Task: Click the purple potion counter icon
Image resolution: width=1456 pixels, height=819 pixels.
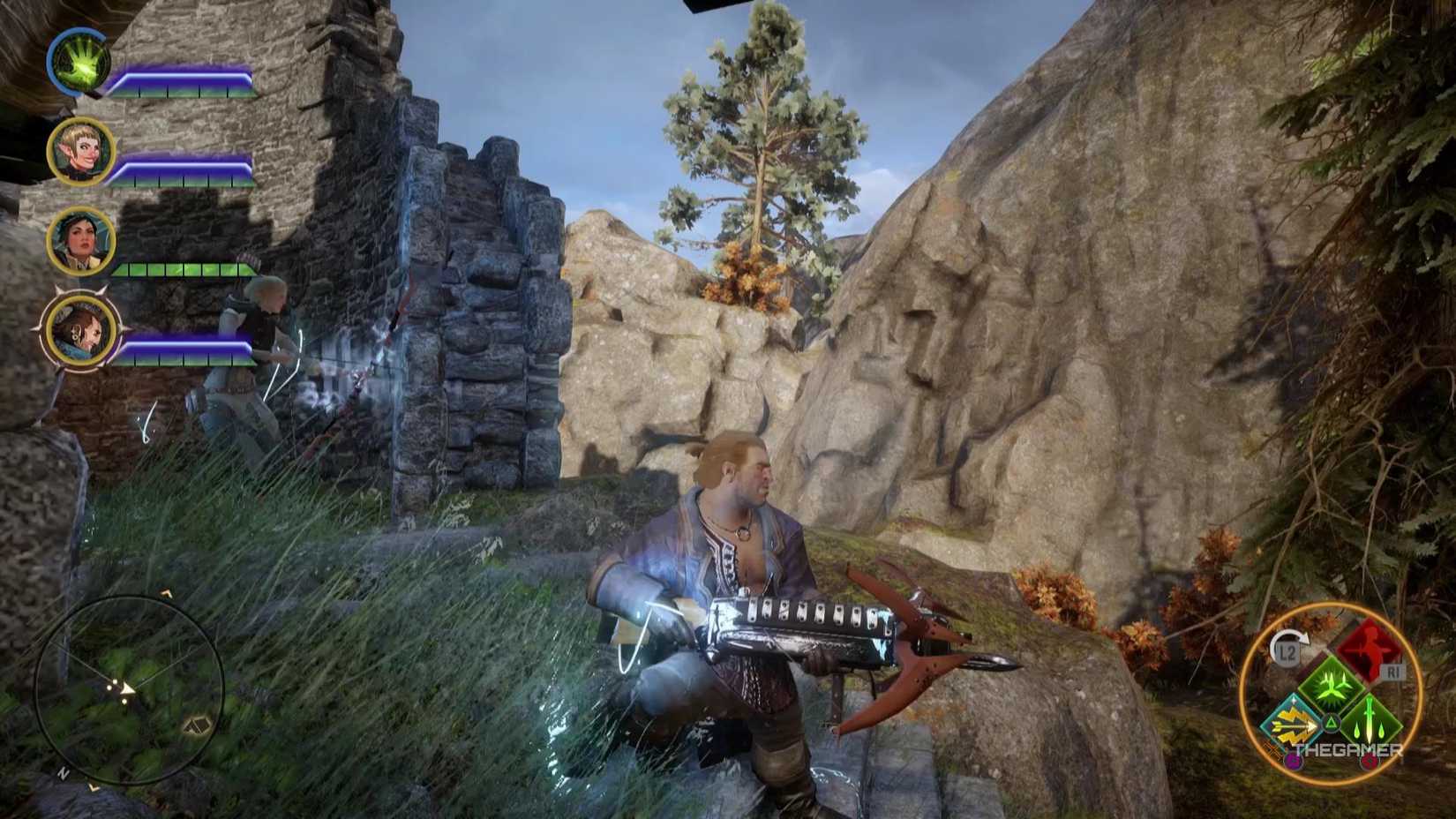Action: pos(1292,762)
